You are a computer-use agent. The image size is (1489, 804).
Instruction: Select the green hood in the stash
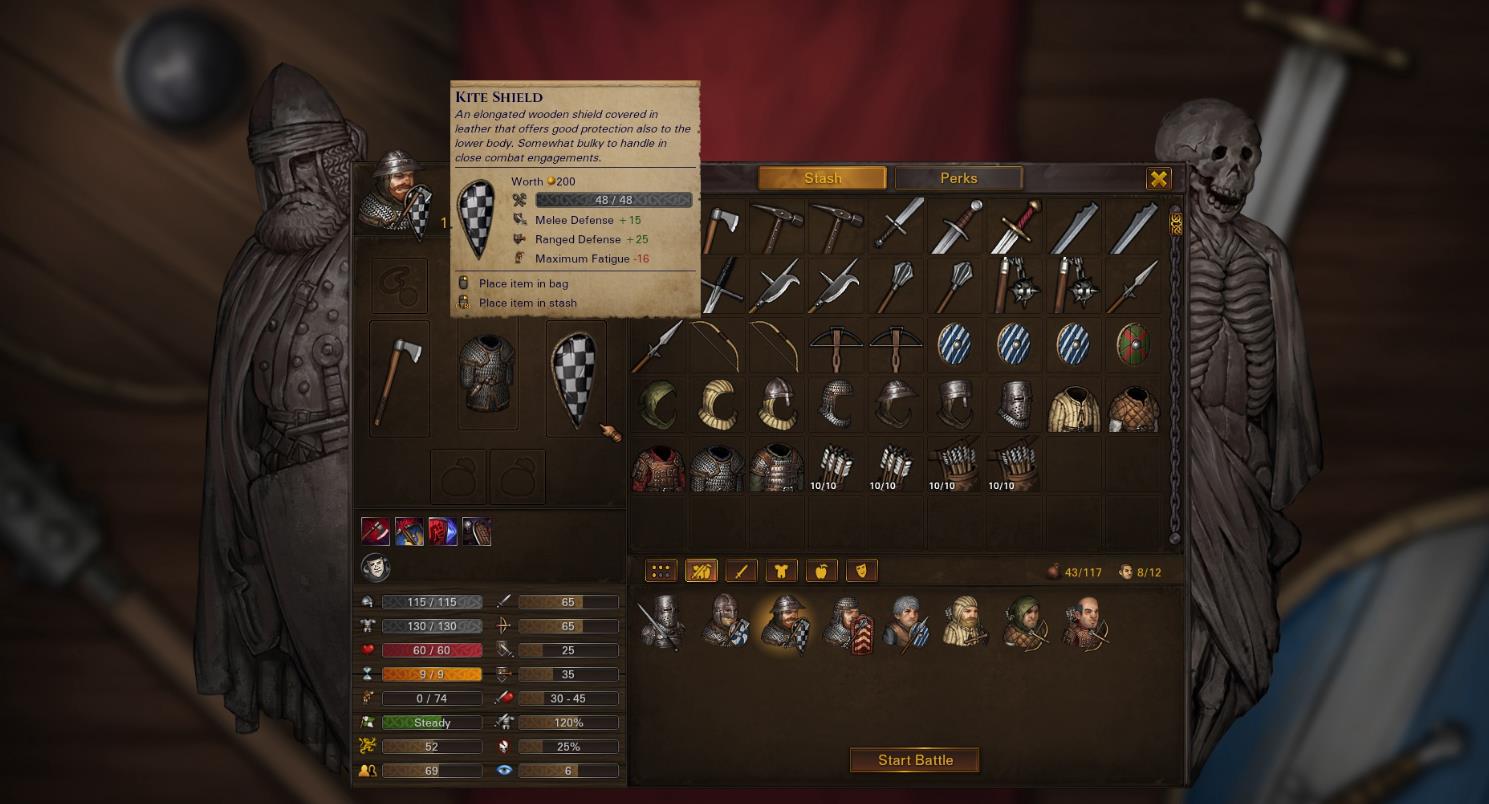click(x=658, y=405)
